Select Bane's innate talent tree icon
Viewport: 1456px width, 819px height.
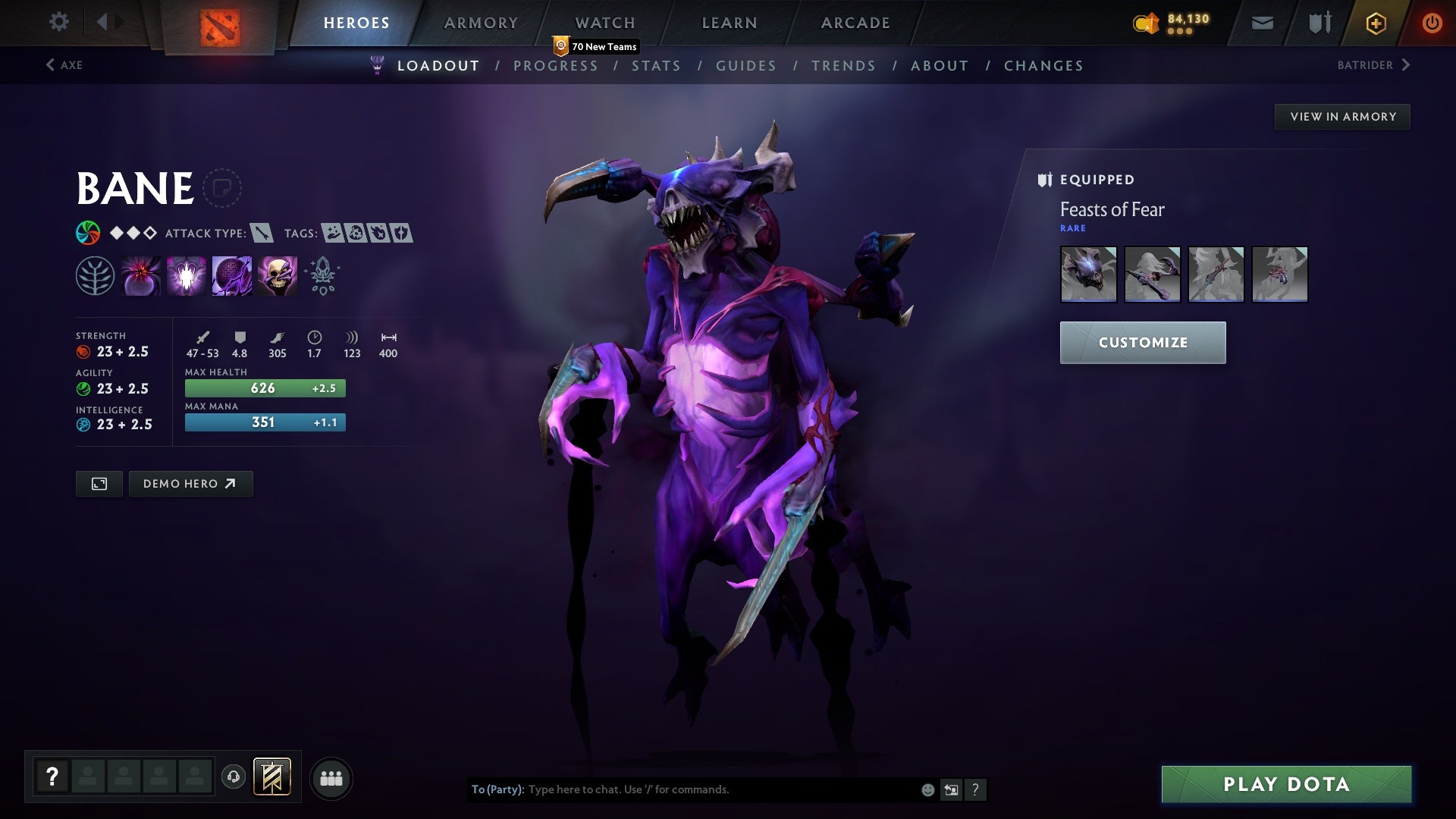[x=95, y=275]
